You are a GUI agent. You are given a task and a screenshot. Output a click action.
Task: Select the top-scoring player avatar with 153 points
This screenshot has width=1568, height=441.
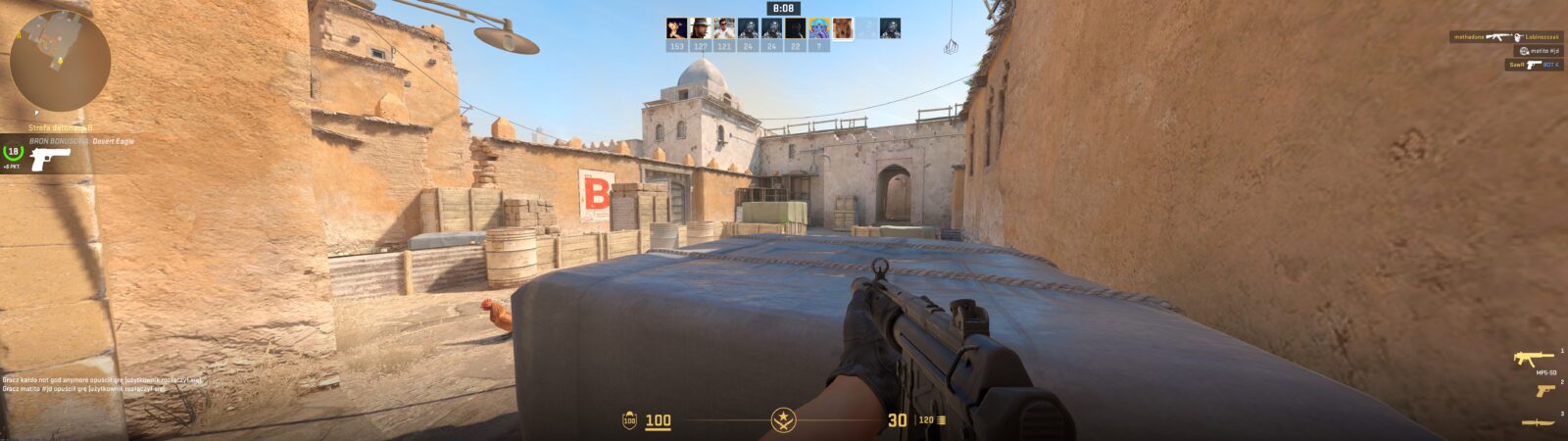pos(676,28)
